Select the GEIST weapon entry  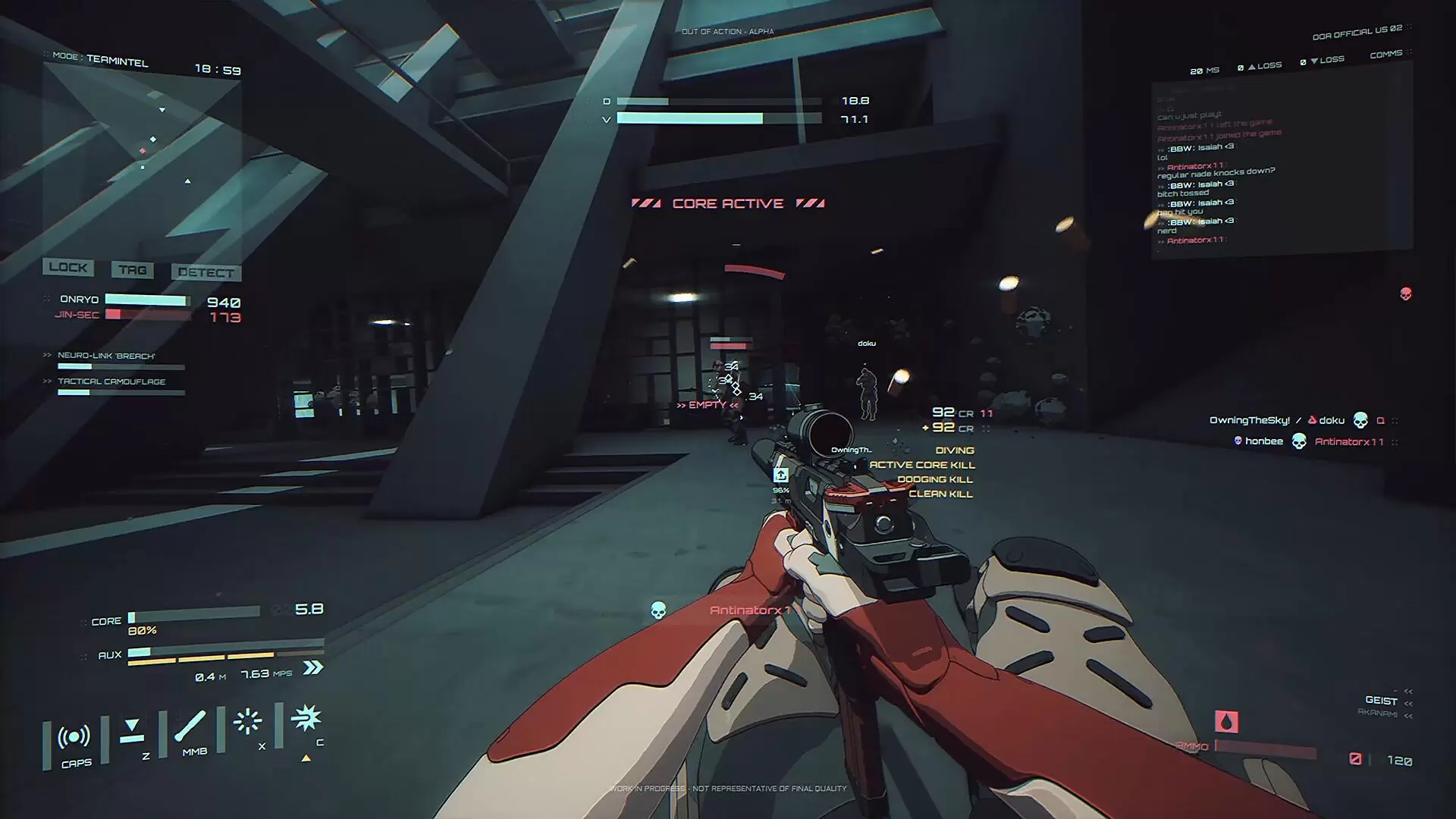[1381, 701]
